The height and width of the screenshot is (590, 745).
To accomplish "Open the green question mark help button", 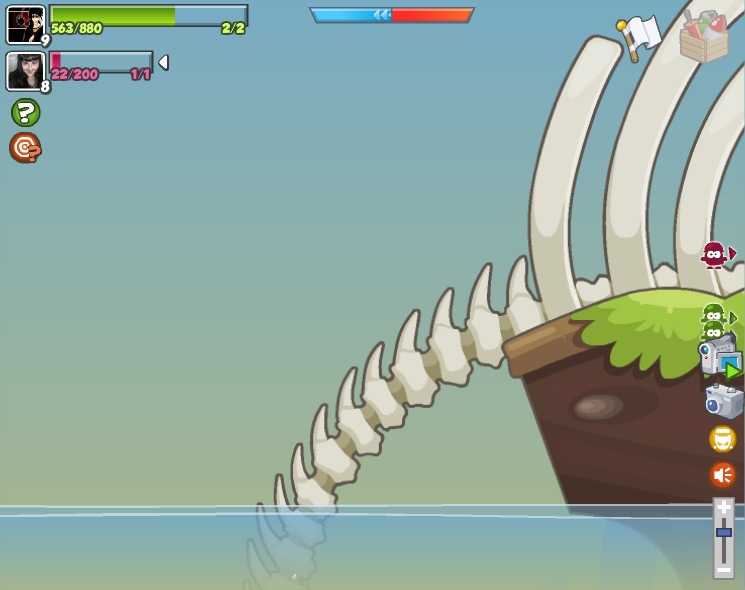I will tap(25, 112).
